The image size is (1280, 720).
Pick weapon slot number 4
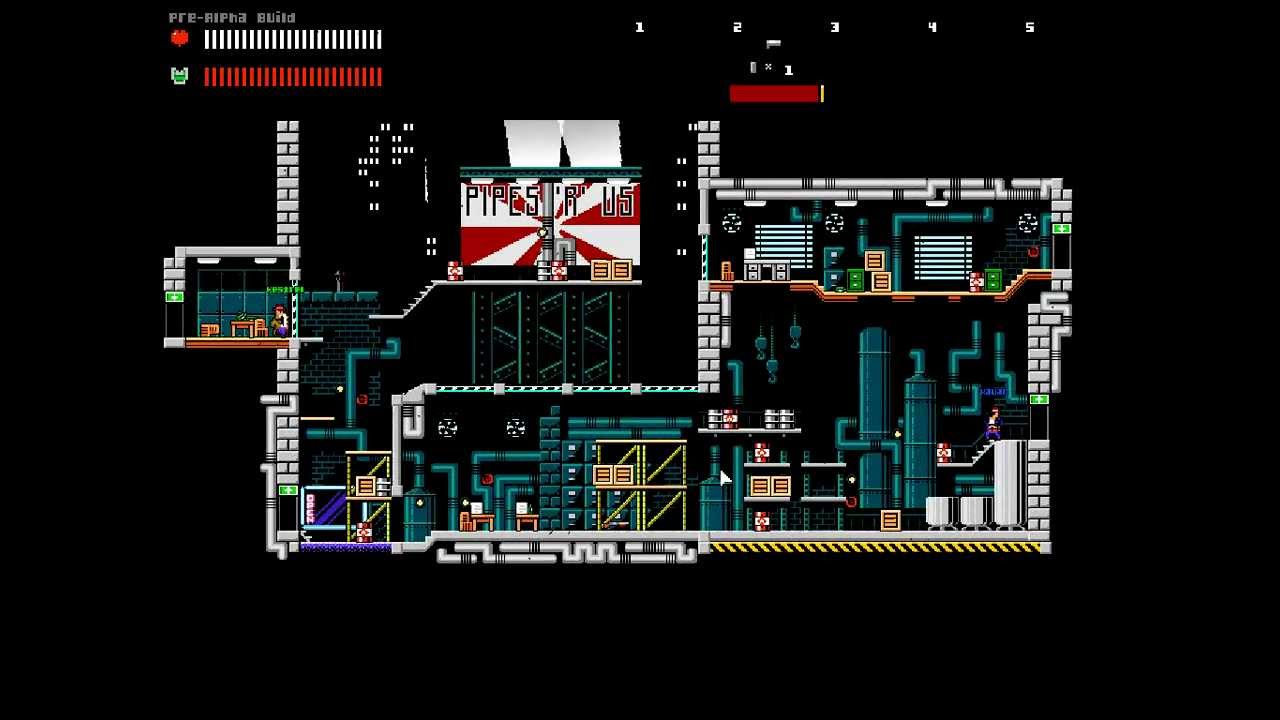click(932, 28)
